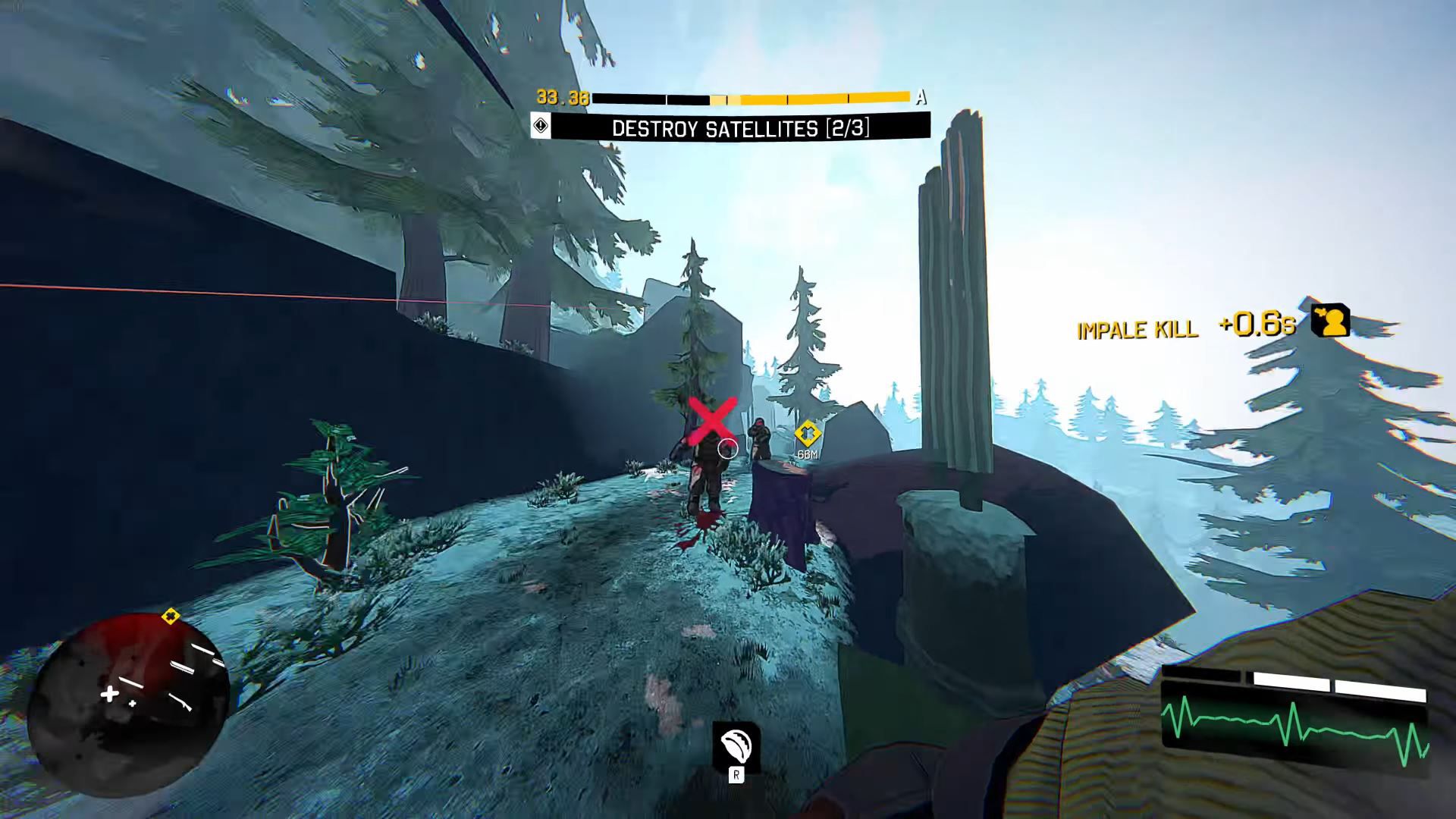
Task: Select the yellow objective marker on minimap edge
Action: click(171, 617)
